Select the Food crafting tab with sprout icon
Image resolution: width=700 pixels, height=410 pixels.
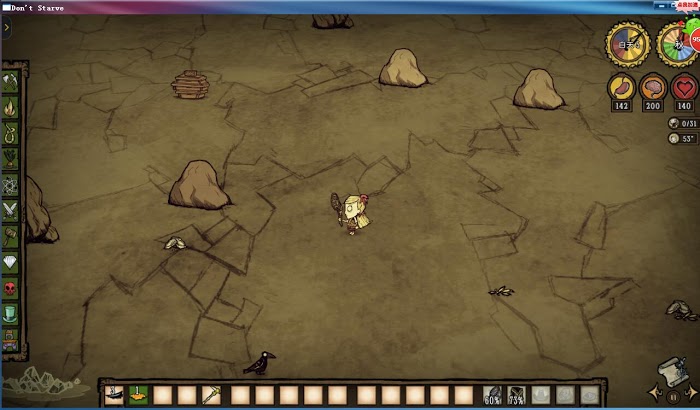coord(11,158)
